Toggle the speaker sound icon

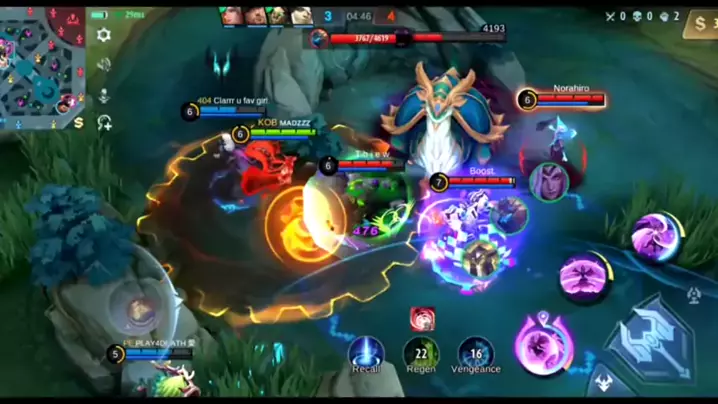tap(103, 64)
